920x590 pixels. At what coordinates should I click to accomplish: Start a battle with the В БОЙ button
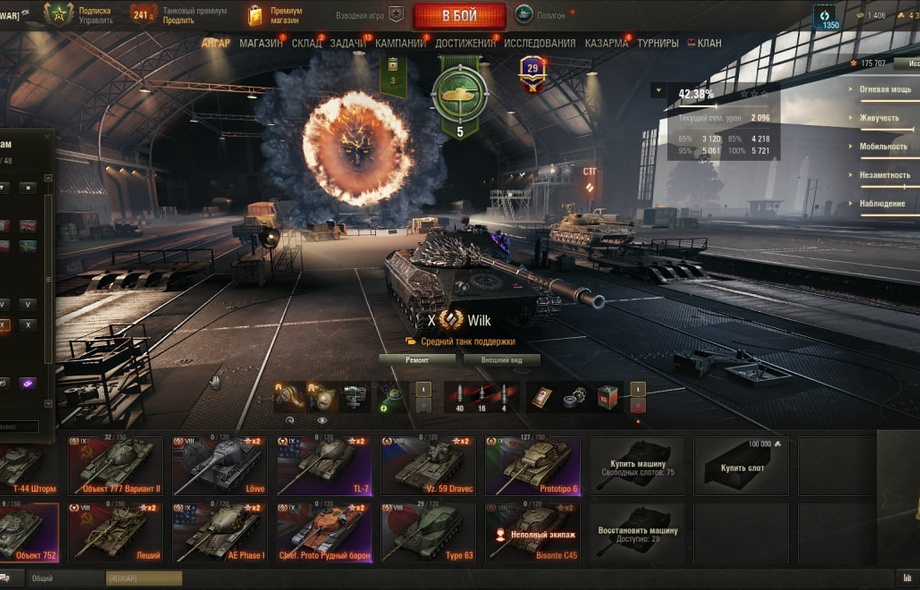(459, 15)
